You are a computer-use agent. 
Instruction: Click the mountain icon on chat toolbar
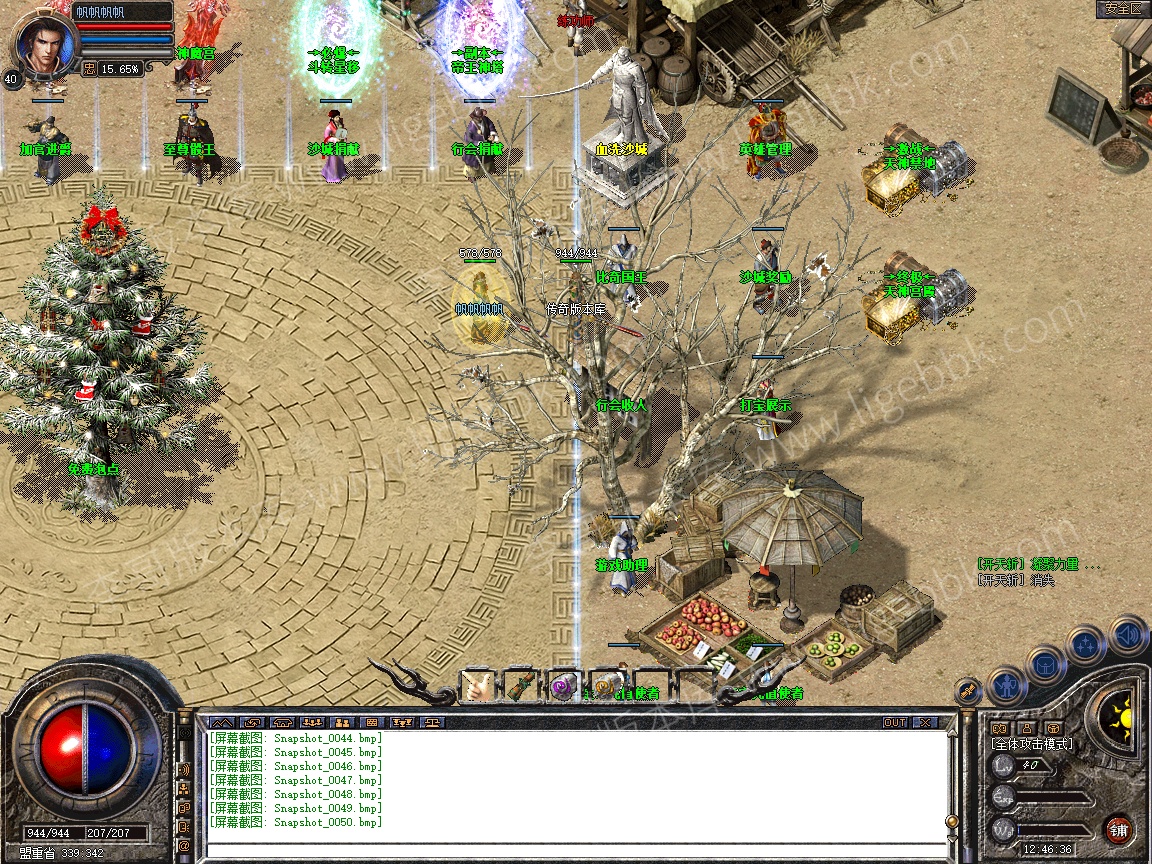[x=221, y=722]
